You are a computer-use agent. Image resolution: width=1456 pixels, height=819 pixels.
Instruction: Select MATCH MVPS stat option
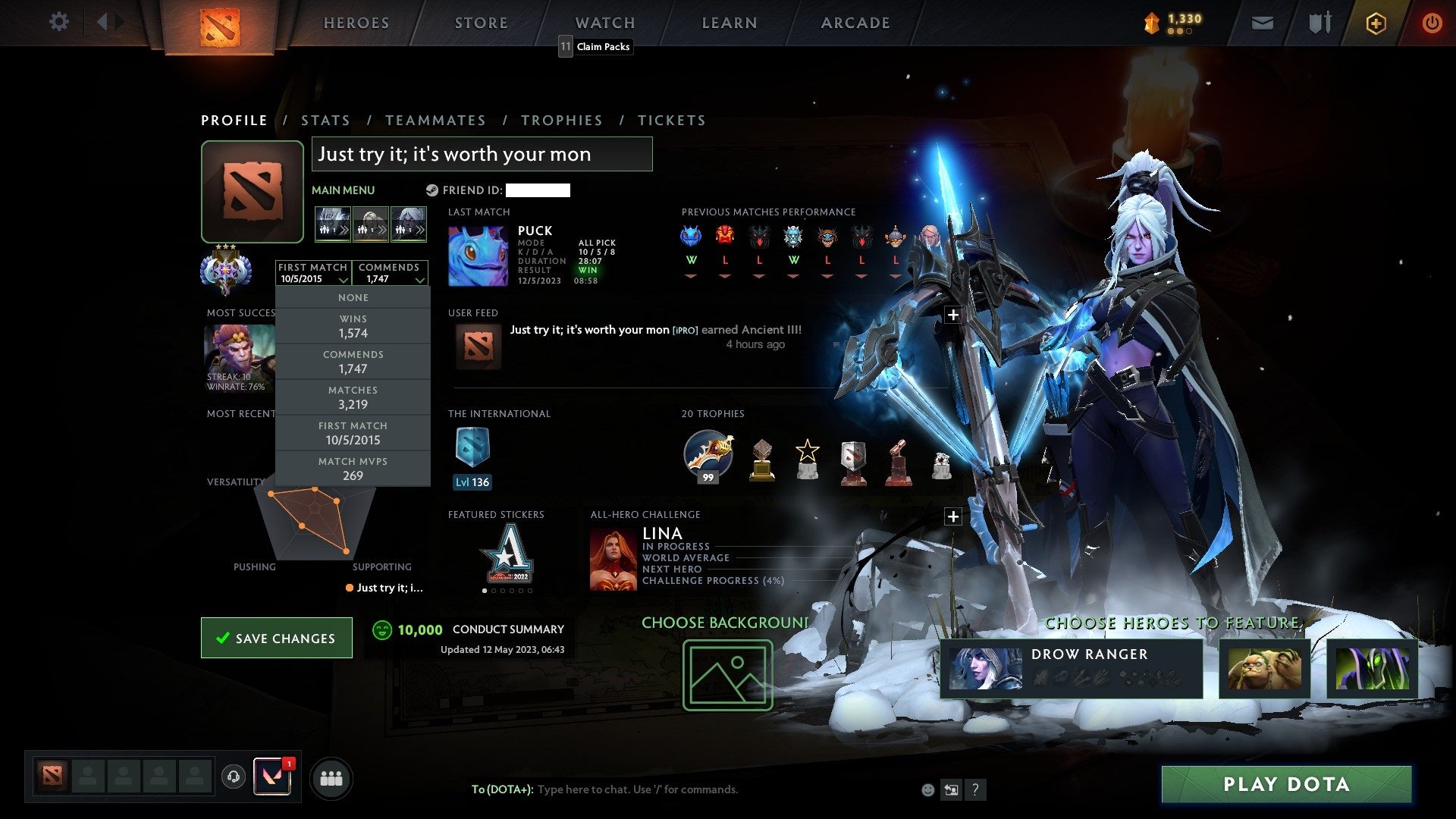(353, 469)
